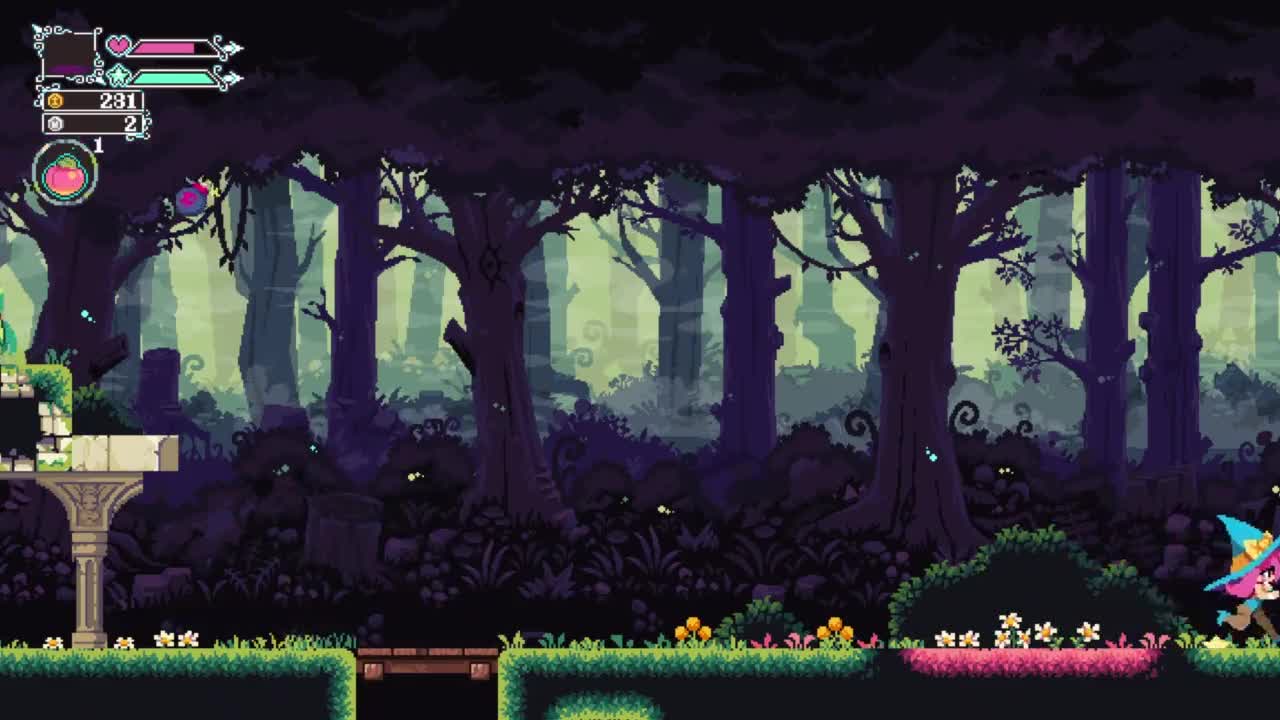The image size is (1280, 720).
Task: Click the dark character portrait frame
Action: (x=68, y=54)
